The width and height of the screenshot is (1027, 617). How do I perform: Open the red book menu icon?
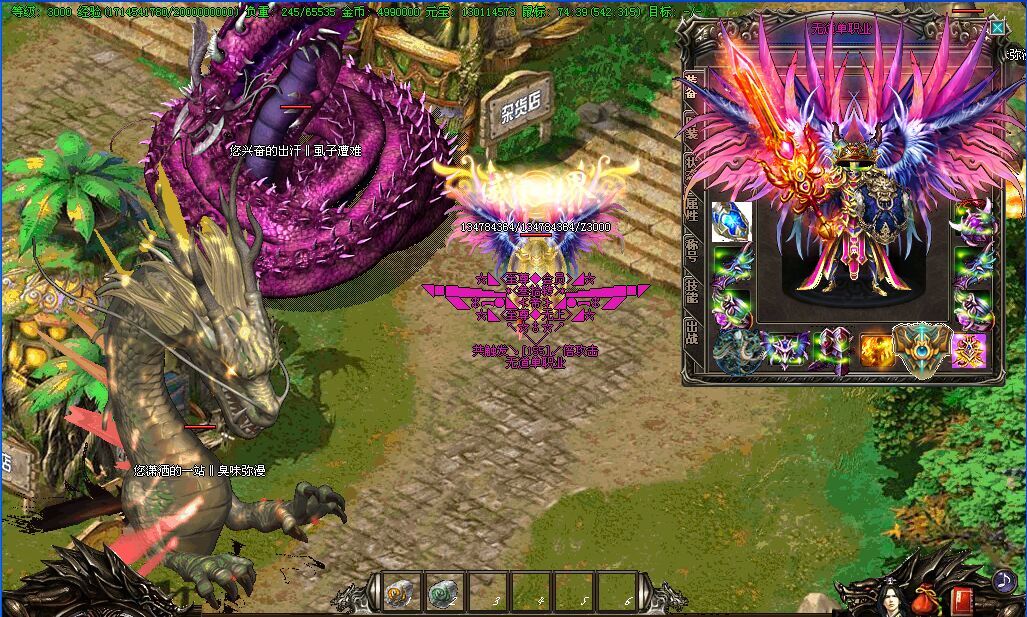coord(962,600)
